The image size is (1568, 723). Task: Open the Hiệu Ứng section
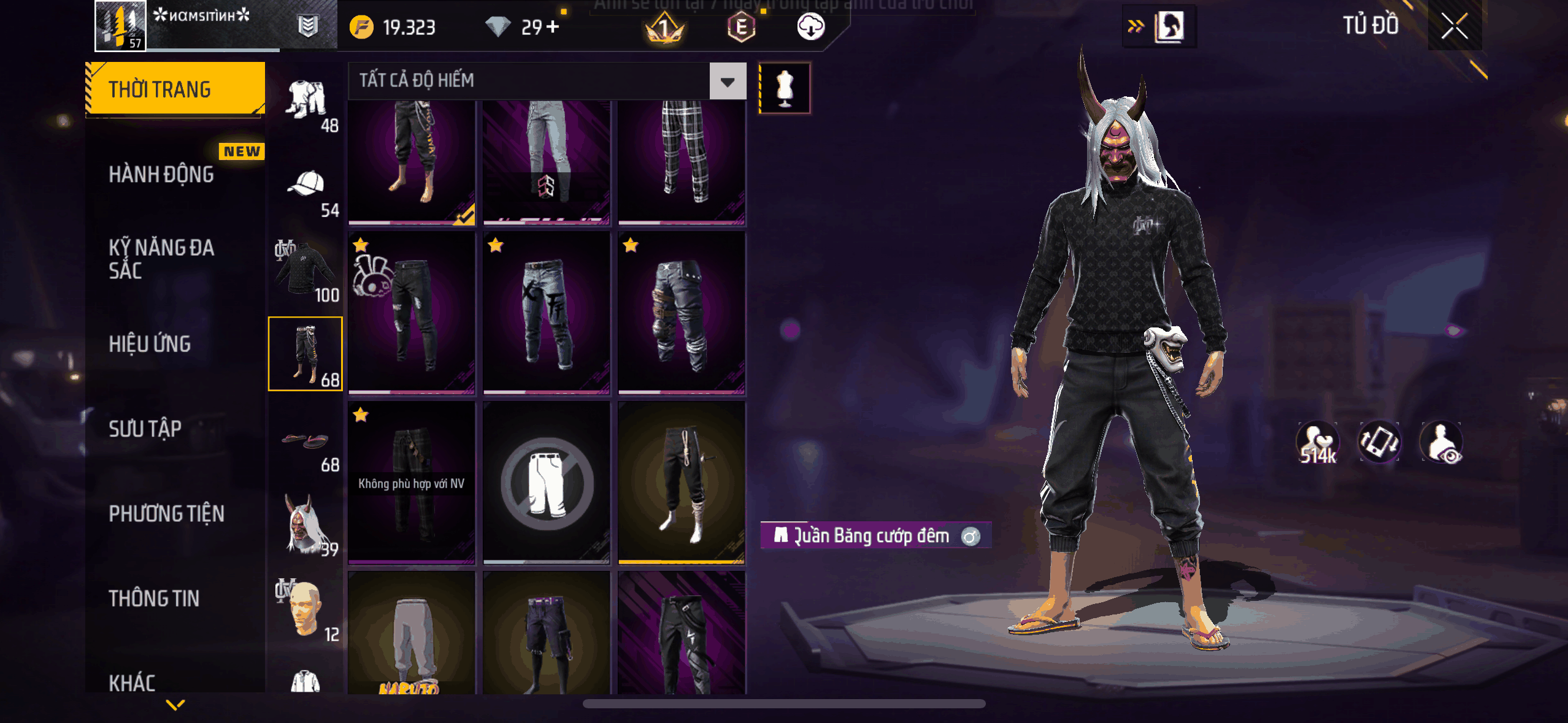click(x=150, y=344)
